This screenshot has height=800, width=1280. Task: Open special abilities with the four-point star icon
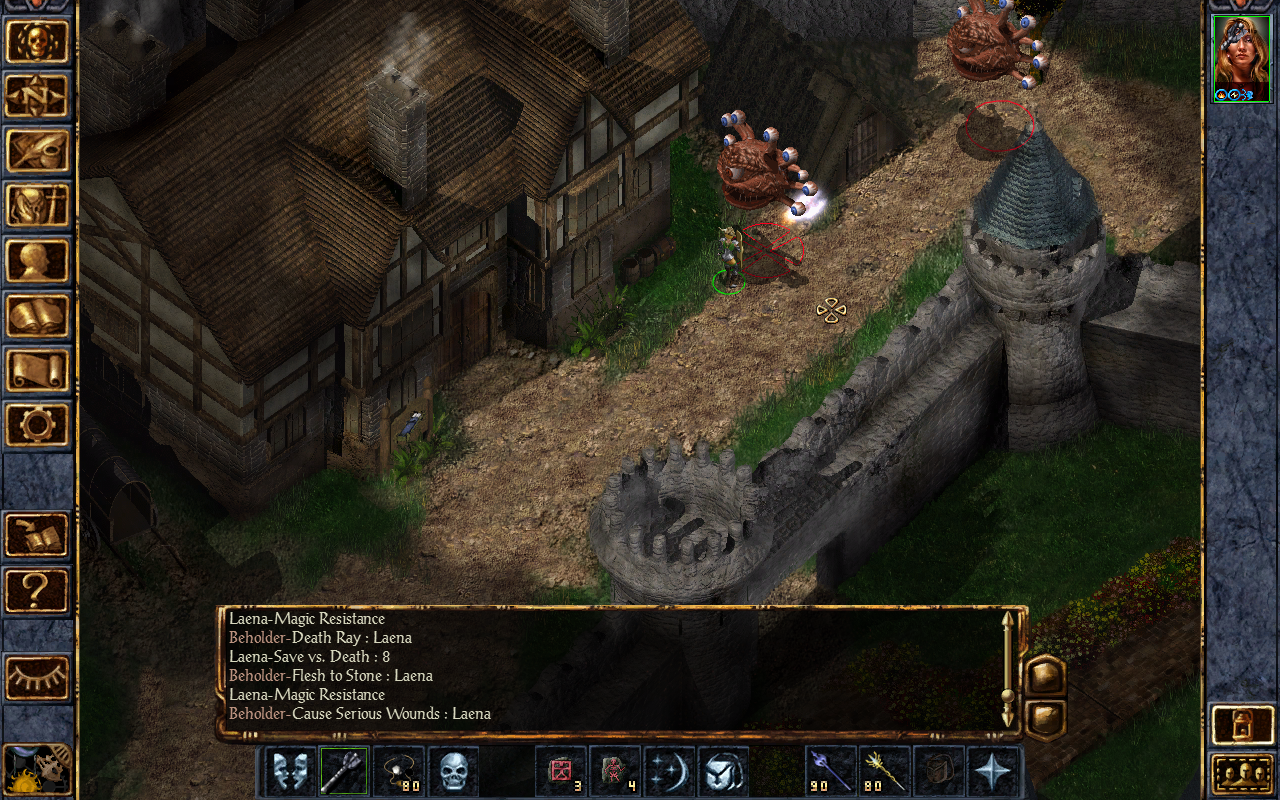click(993, 772)
